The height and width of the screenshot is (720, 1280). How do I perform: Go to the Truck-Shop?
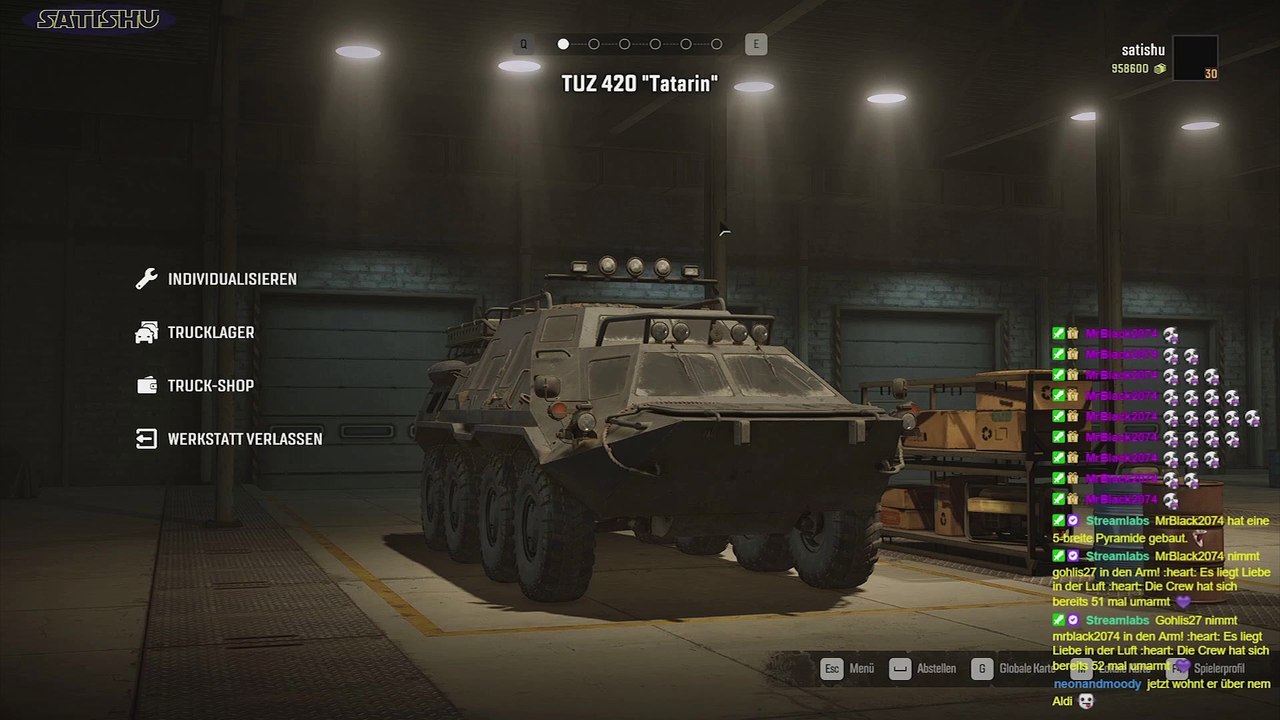click(210, 386)
